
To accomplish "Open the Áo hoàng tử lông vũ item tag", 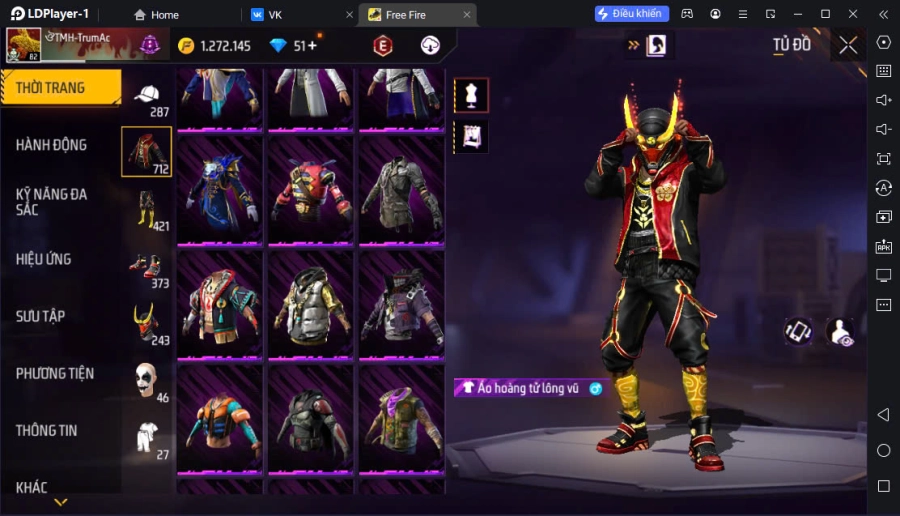I will (x=530, y=388).
